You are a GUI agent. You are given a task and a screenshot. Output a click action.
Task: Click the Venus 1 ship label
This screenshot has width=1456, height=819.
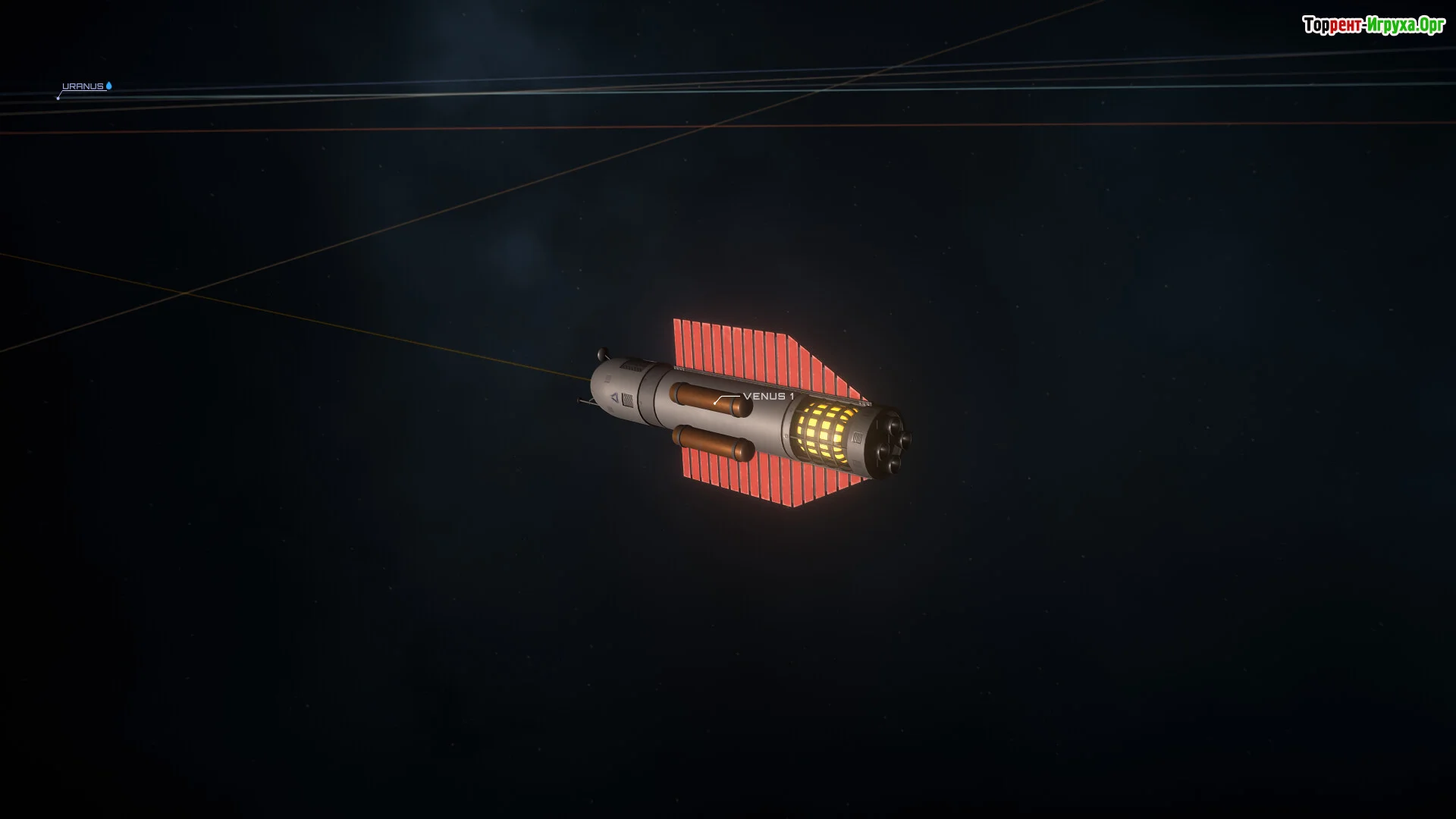pyautogui.click(x=768, y=397)
